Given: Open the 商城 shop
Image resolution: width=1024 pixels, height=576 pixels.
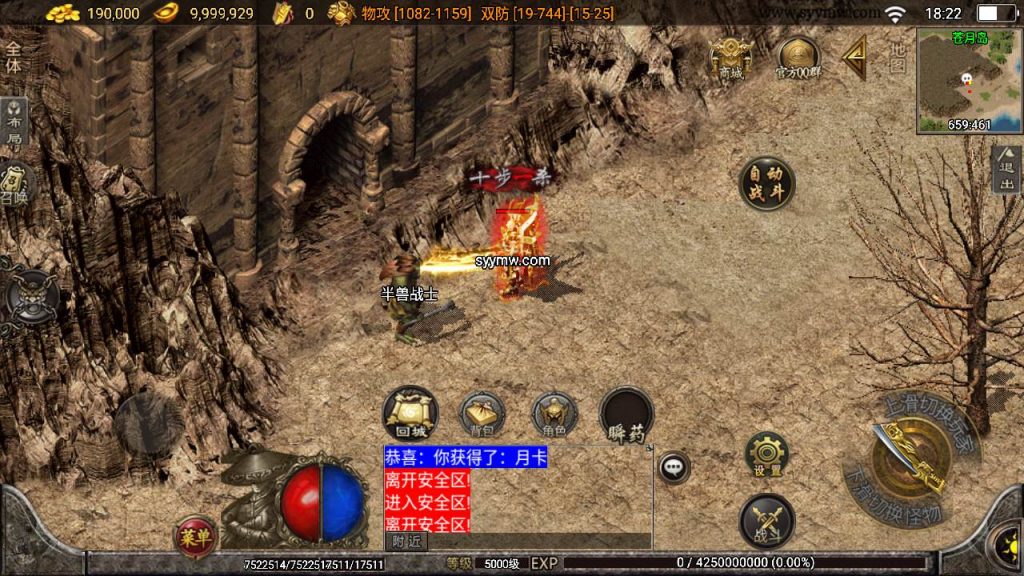Looking at the screenshot, I should pyautogui.click(x=731, y=57).
